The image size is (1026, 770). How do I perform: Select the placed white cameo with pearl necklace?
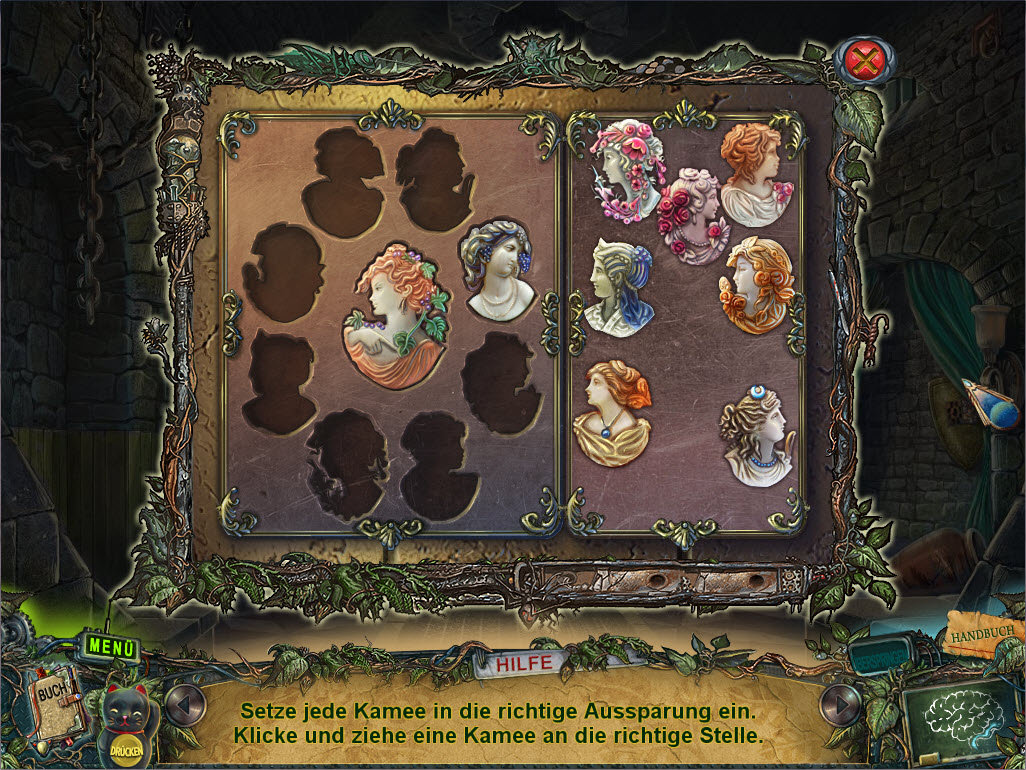click(497, 272)
